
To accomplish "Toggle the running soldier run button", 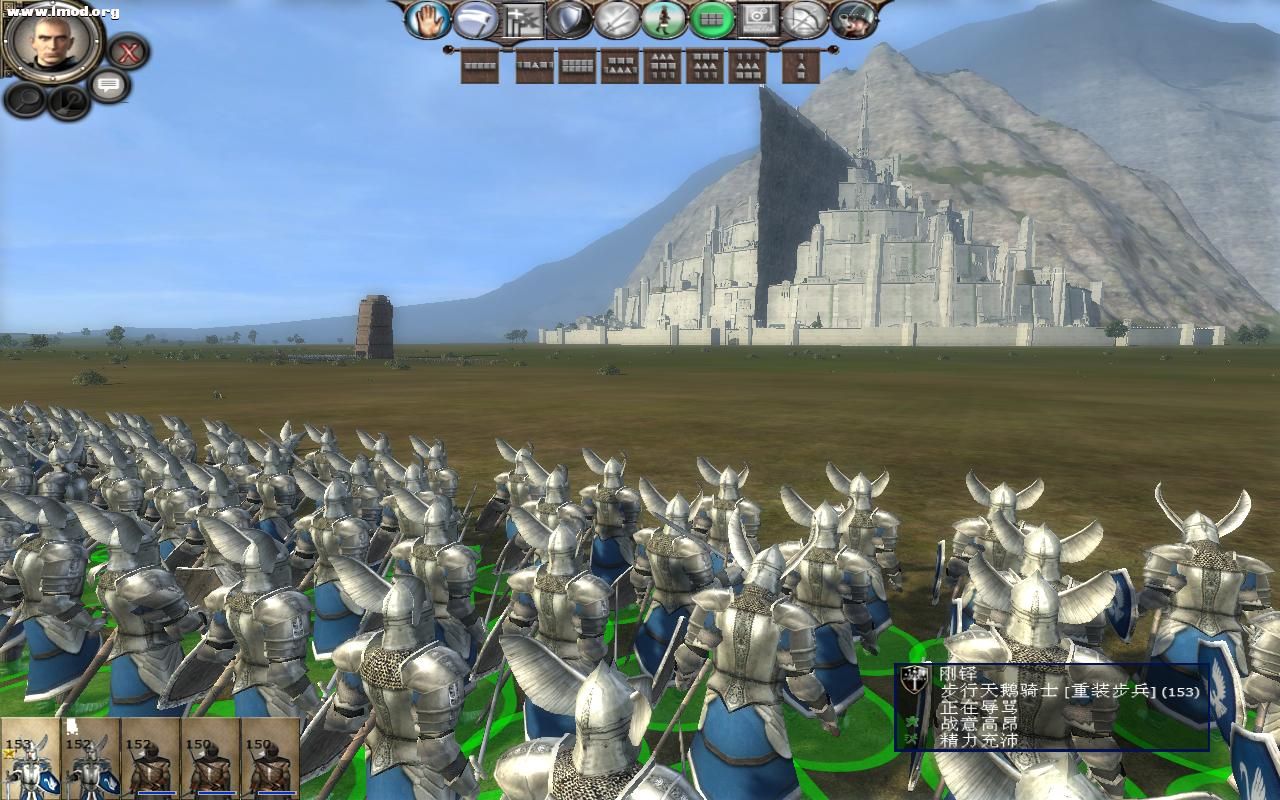I will click(x=664, y=20).
